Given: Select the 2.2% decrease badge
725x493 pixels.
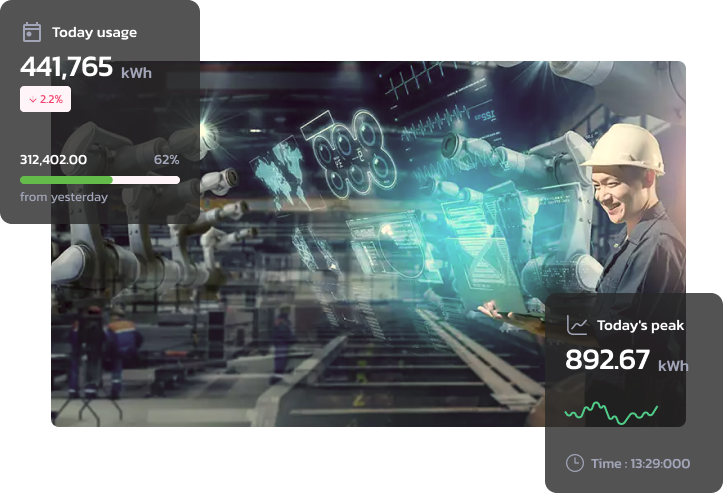Looking at the screenshot, I should pos(45,99).
